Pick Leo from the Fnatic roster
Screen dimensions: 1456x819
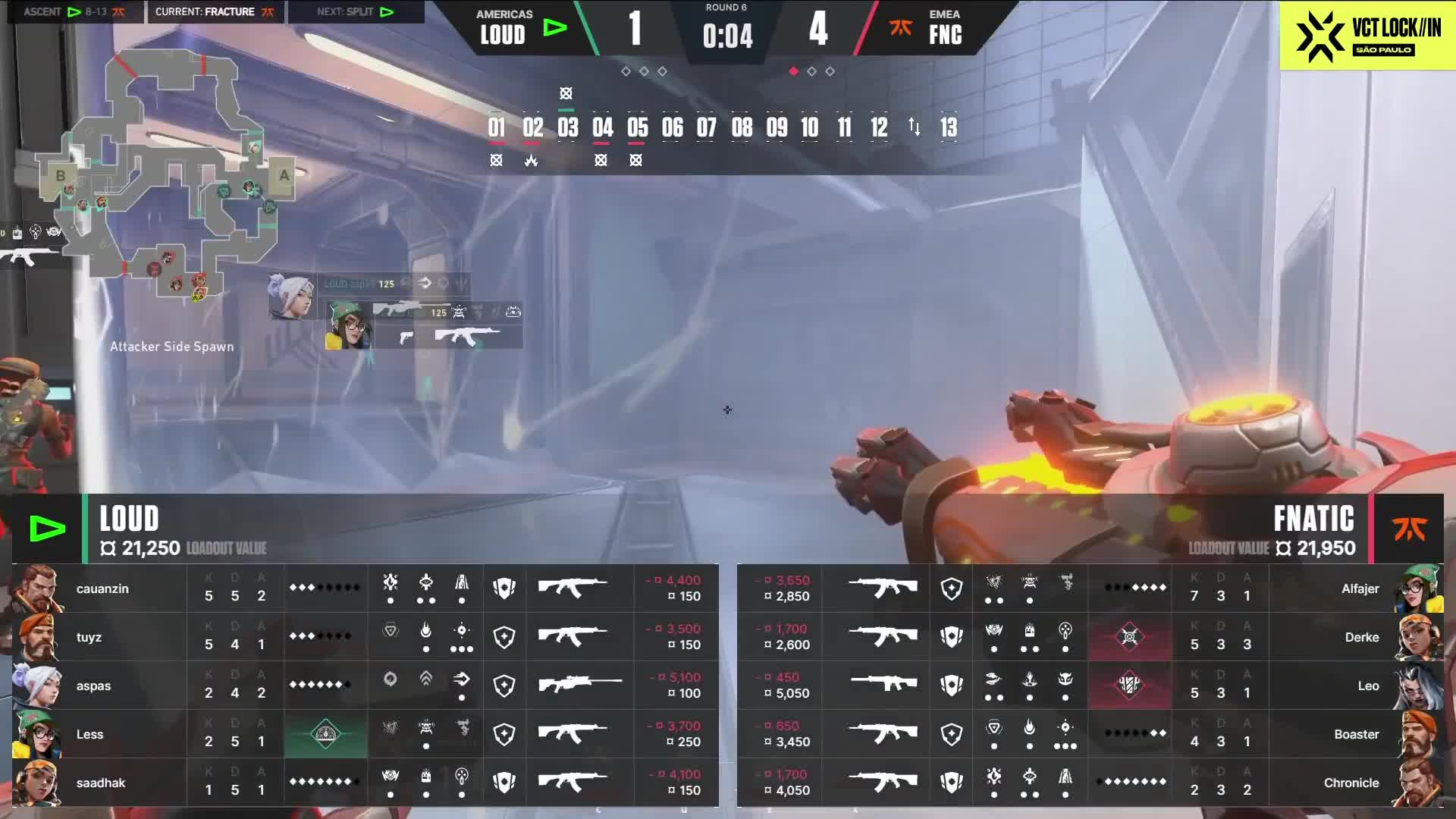[x=1368, y=686]
